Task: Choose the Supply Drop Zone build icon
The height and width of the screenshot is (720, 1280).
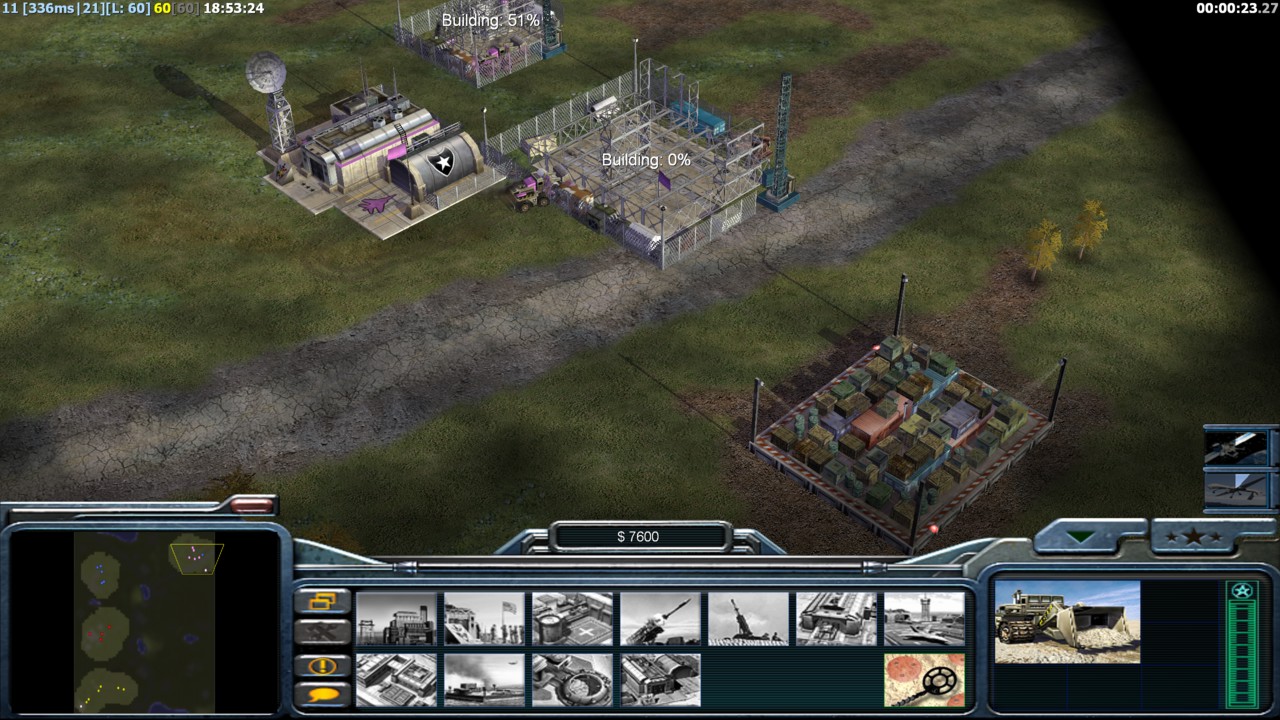Action: [484, 680]
